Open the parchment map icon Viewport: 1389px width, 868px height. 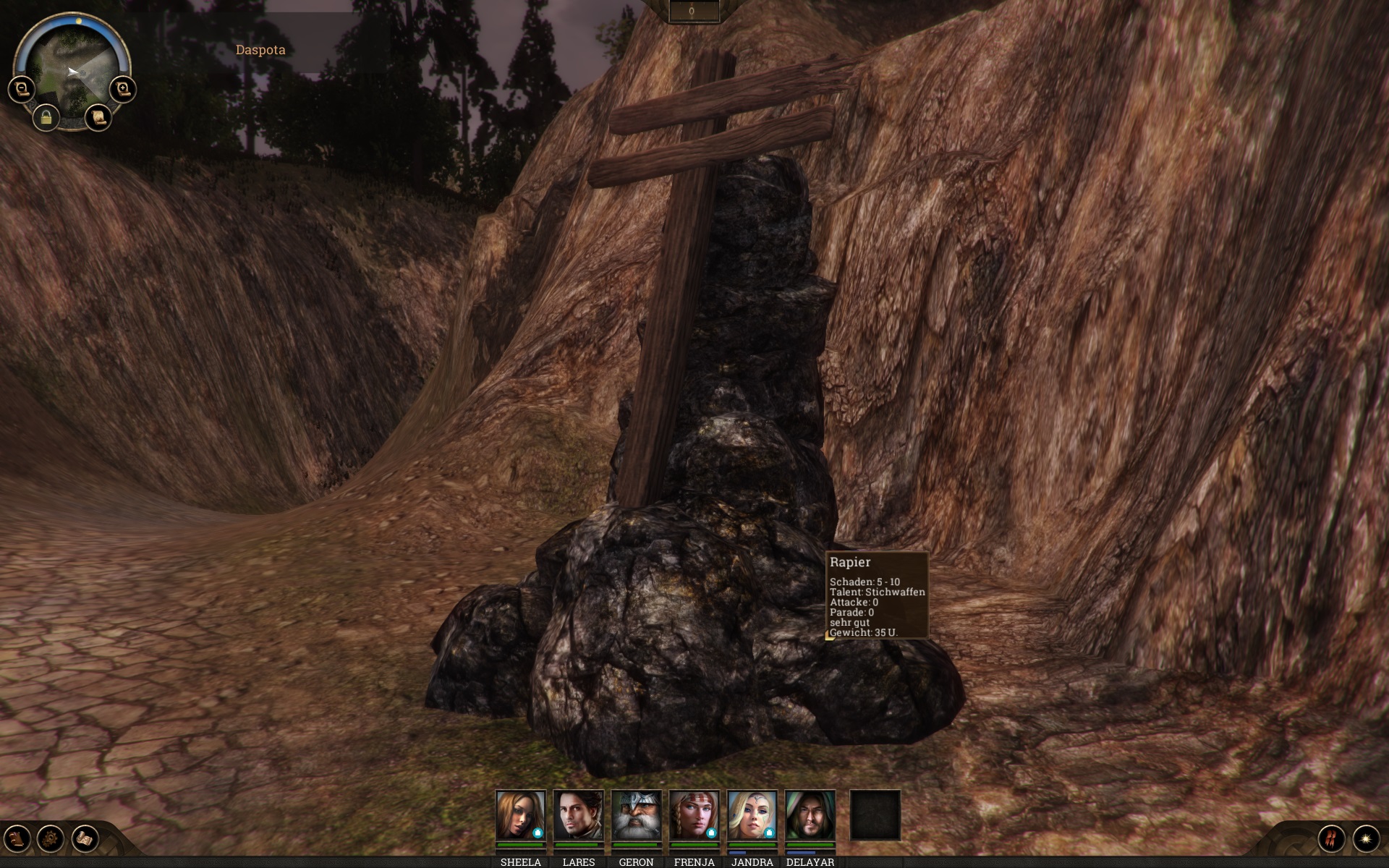click(85, 838)
